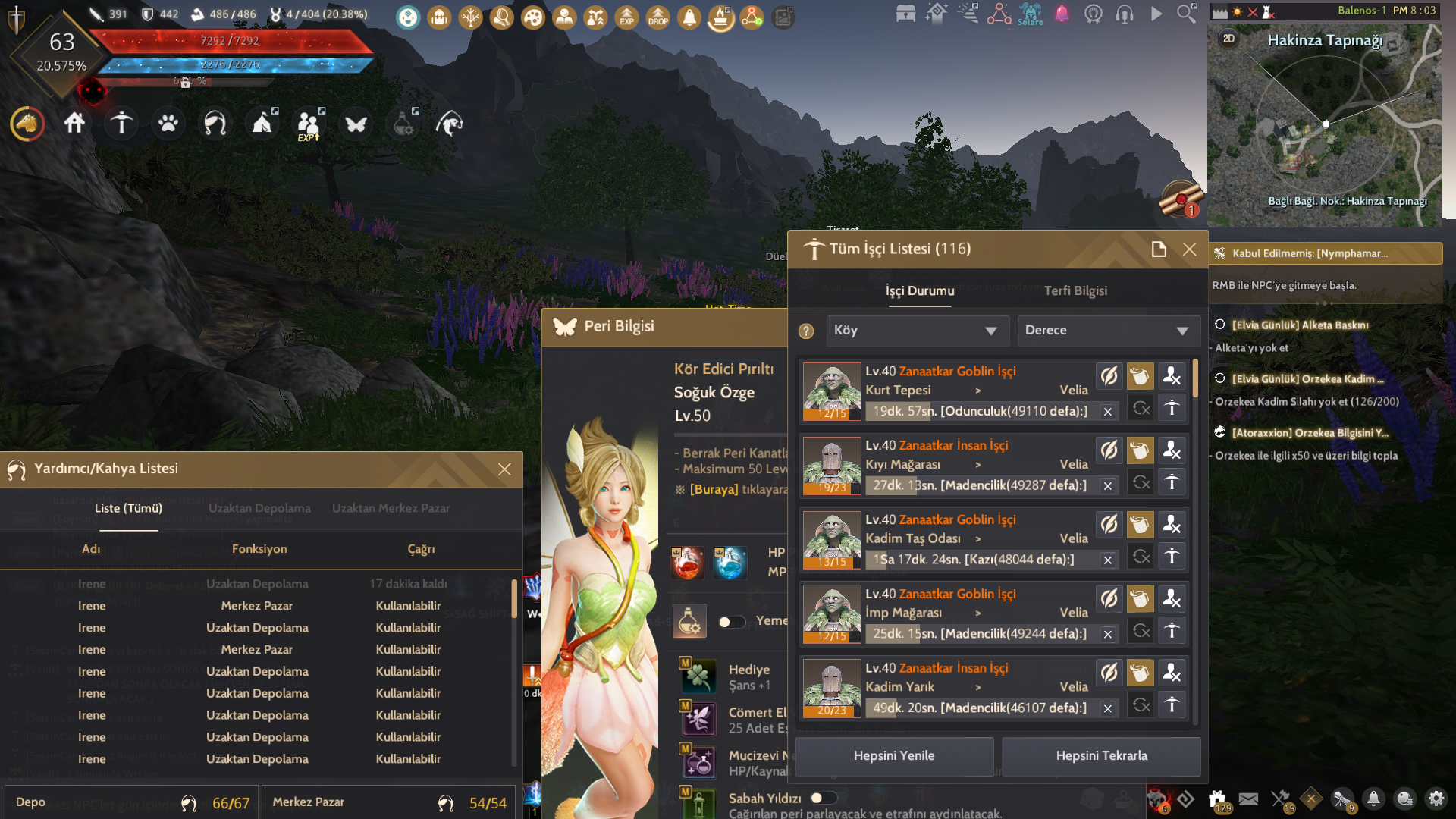The height and width of the screenshot is (819, 1456).
Task: Select the Liste (Tümü) tab
Action: click(x=128, y=508)
